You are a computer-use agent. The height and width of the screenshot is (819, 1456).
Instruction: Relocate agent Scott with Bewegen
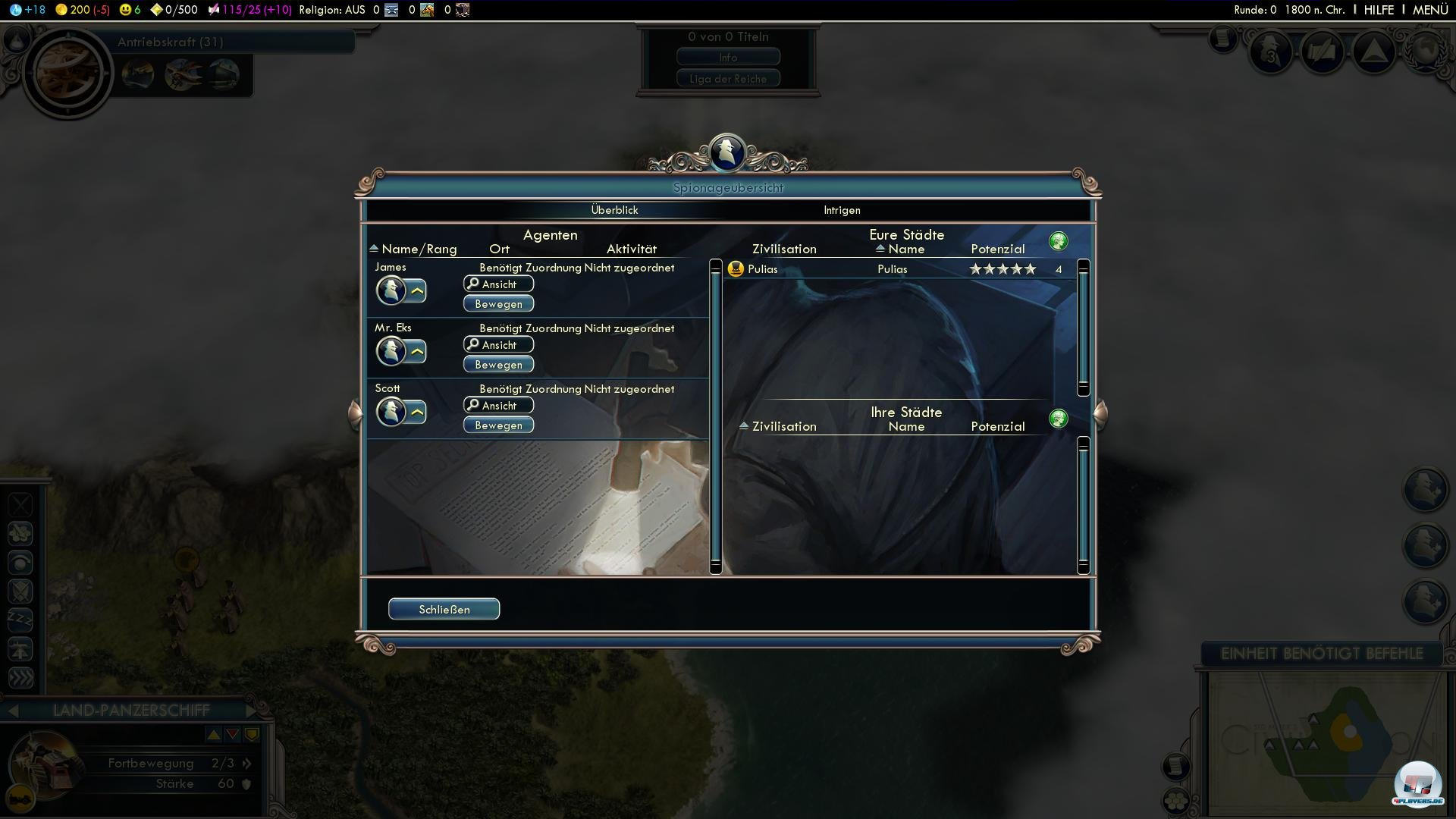click(x=498, y=425)
